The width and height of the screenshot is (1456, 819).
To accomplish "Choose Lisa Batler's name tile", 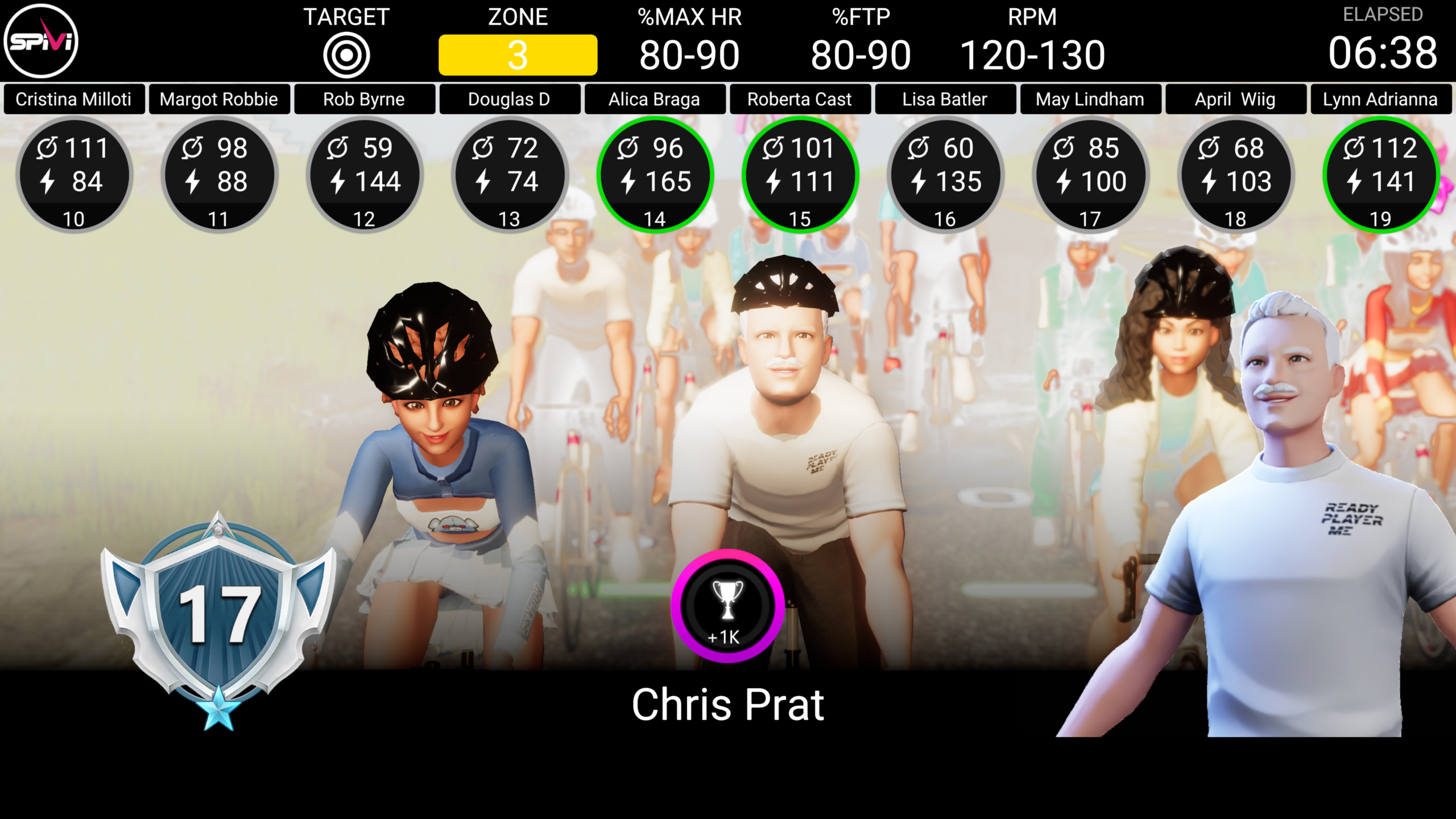I will pyautogui.click(x=945, y=100).
